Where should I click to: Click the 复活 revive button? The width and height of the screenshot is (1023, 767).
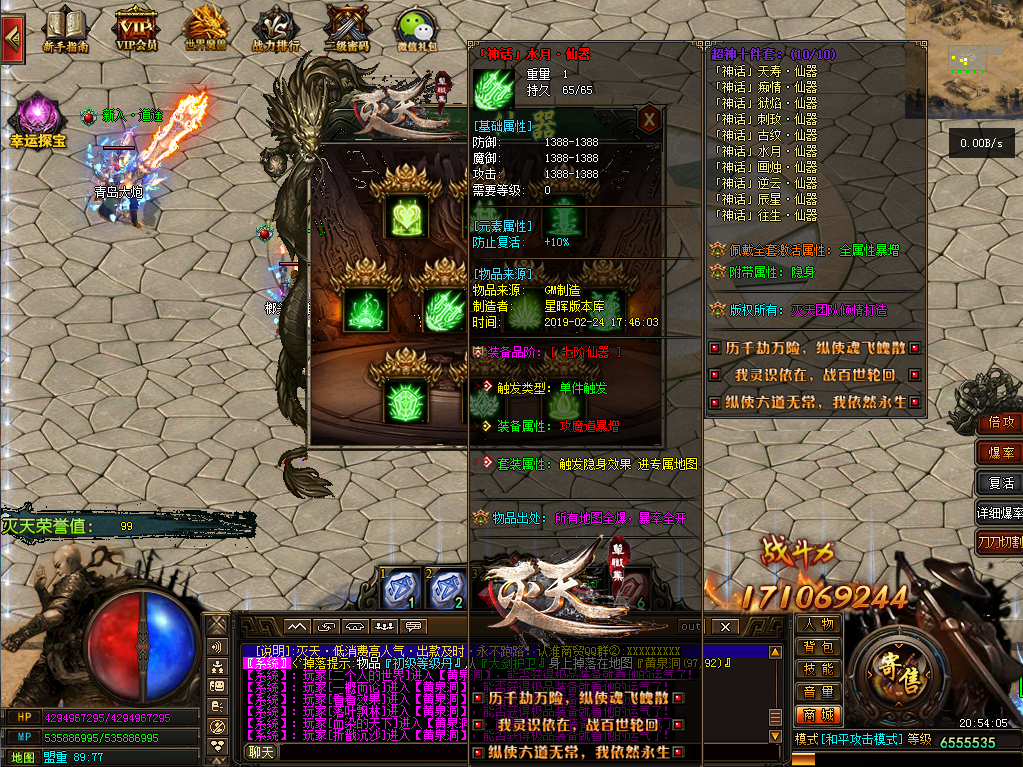[x=1000, y=483]
